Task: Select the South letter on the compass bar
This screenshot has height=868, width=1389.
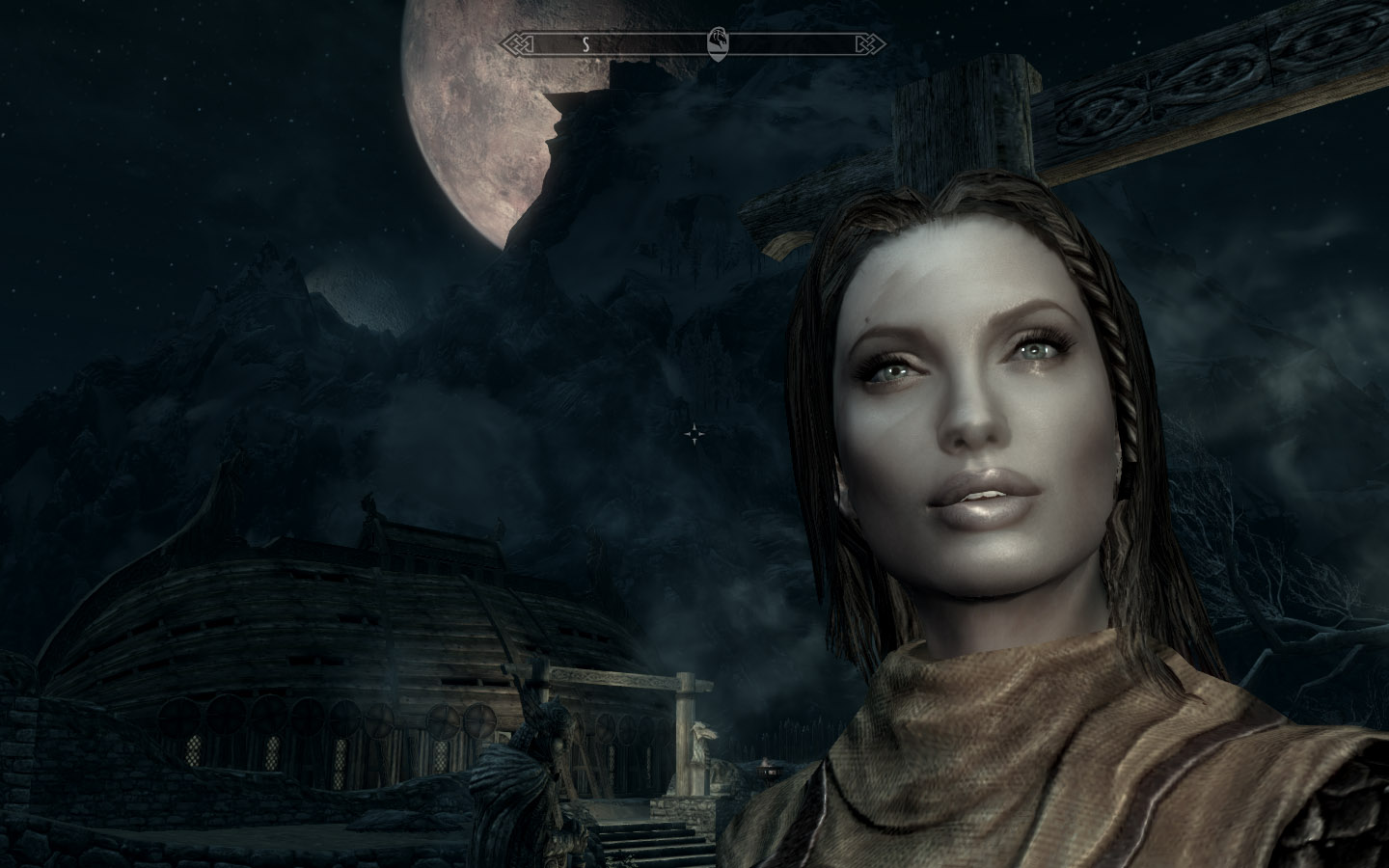Action: coord(585,42)
